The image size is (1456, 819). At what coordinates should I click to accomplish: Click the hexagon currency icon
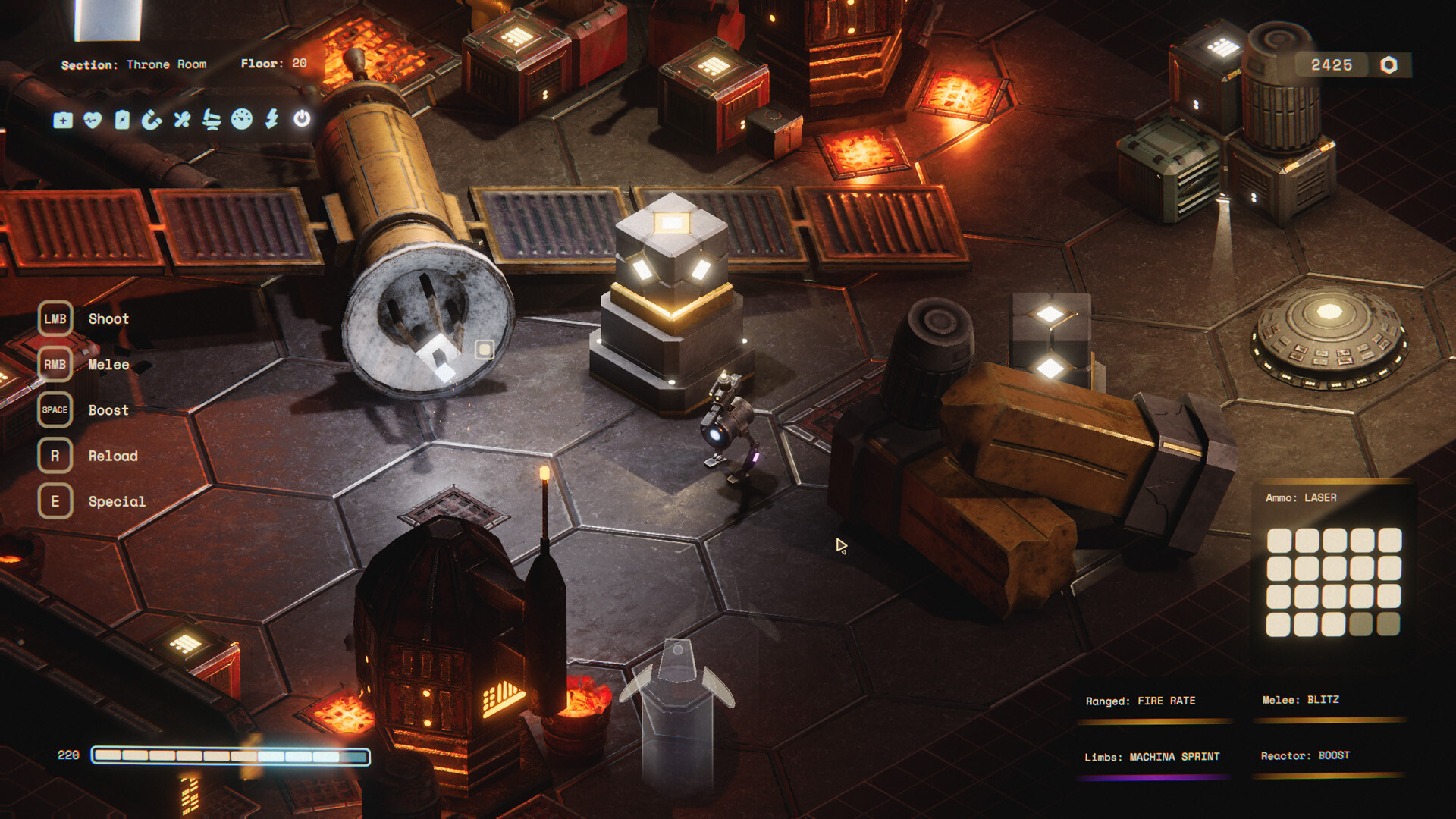point(1389,65)
